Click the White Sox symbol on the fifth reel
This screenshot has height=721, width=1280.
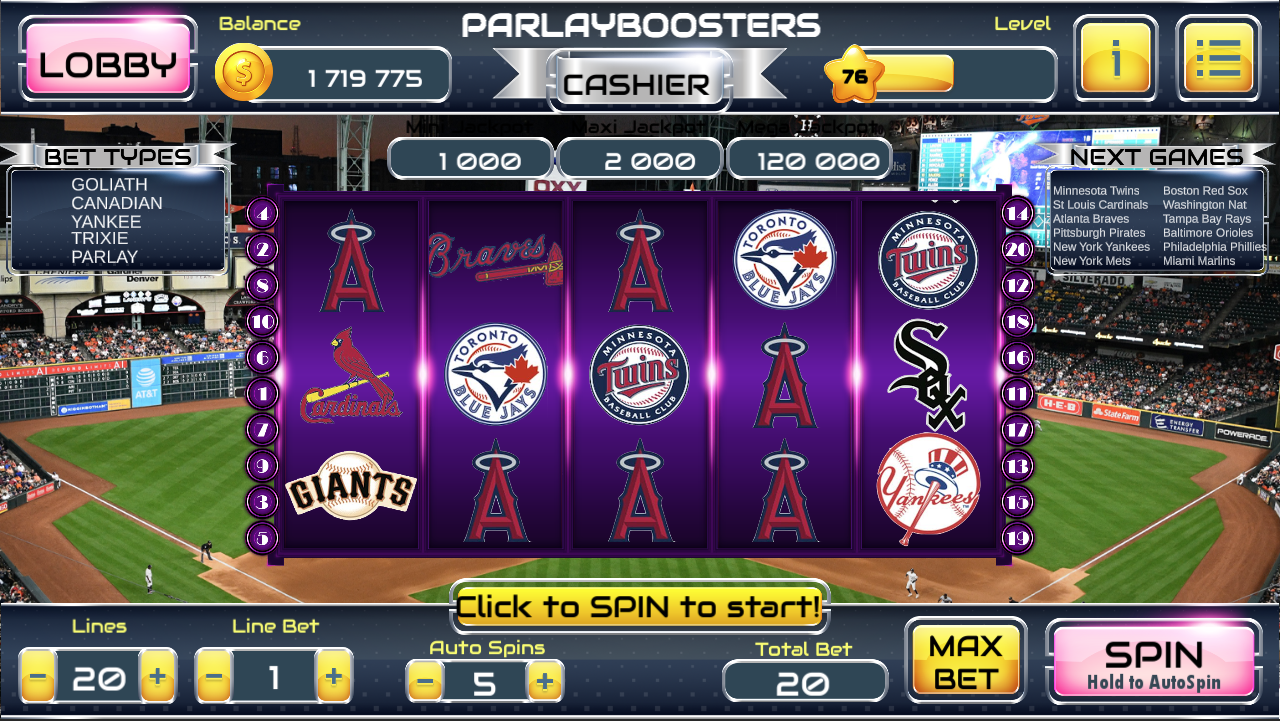pyautogui.click(x=928, y=370)
